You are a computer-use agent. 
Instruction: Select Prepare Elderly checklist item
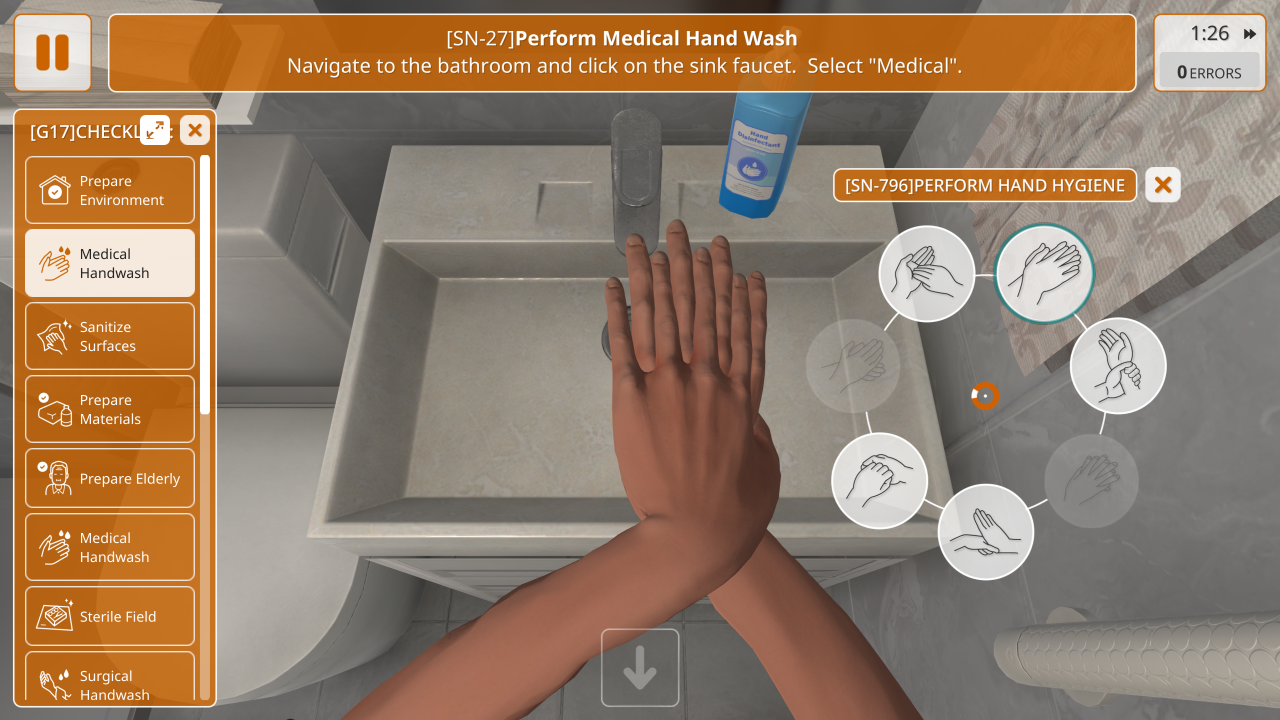pos(110,478)
